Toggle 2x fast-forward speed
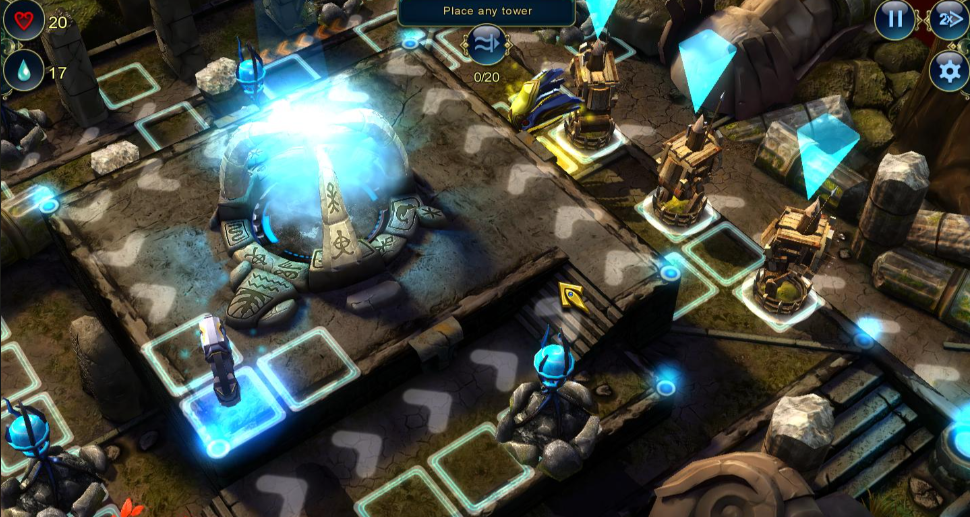 click(x=948, y=18)
